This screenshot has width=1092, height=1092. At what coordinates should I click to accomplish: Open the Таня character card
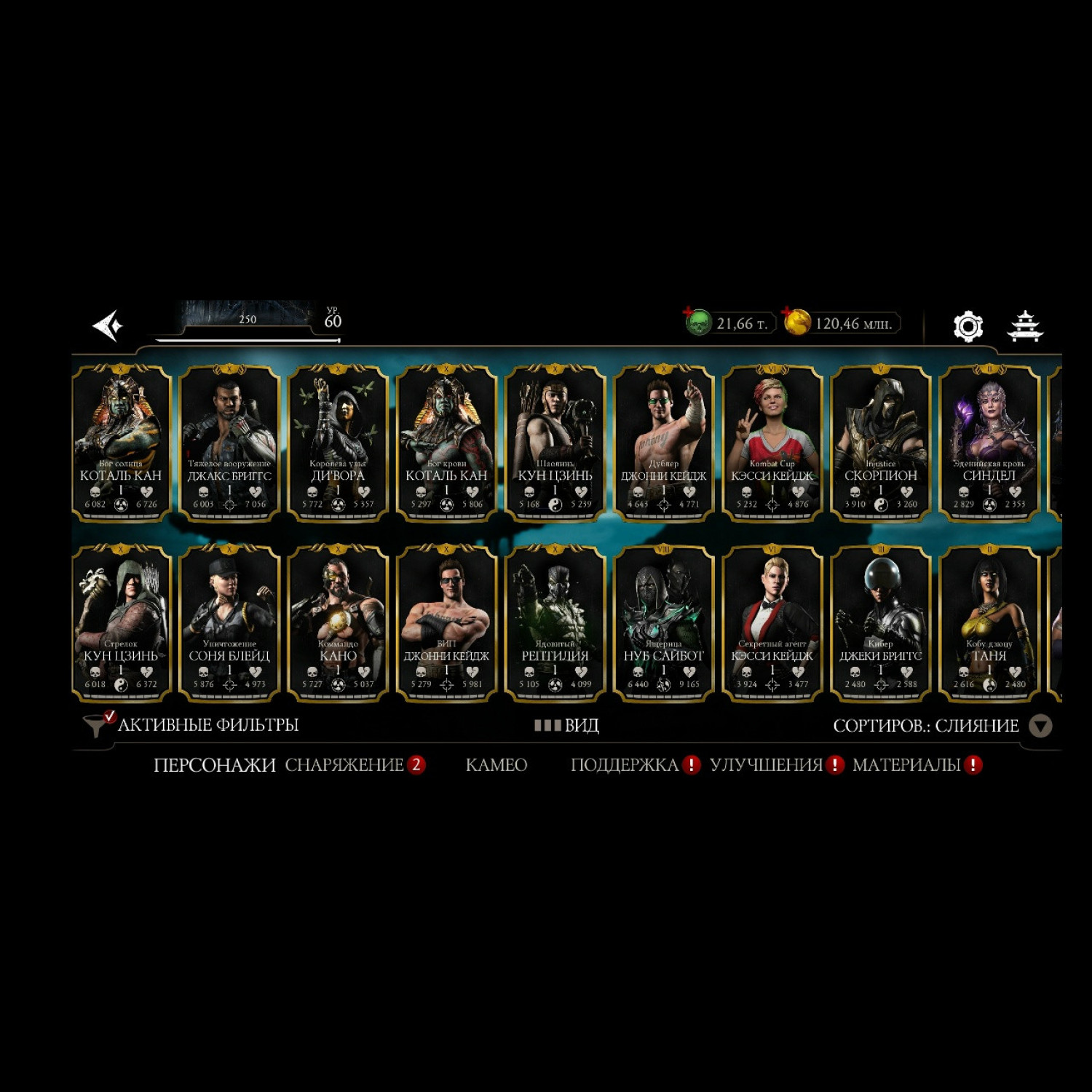tap(989, 623)
